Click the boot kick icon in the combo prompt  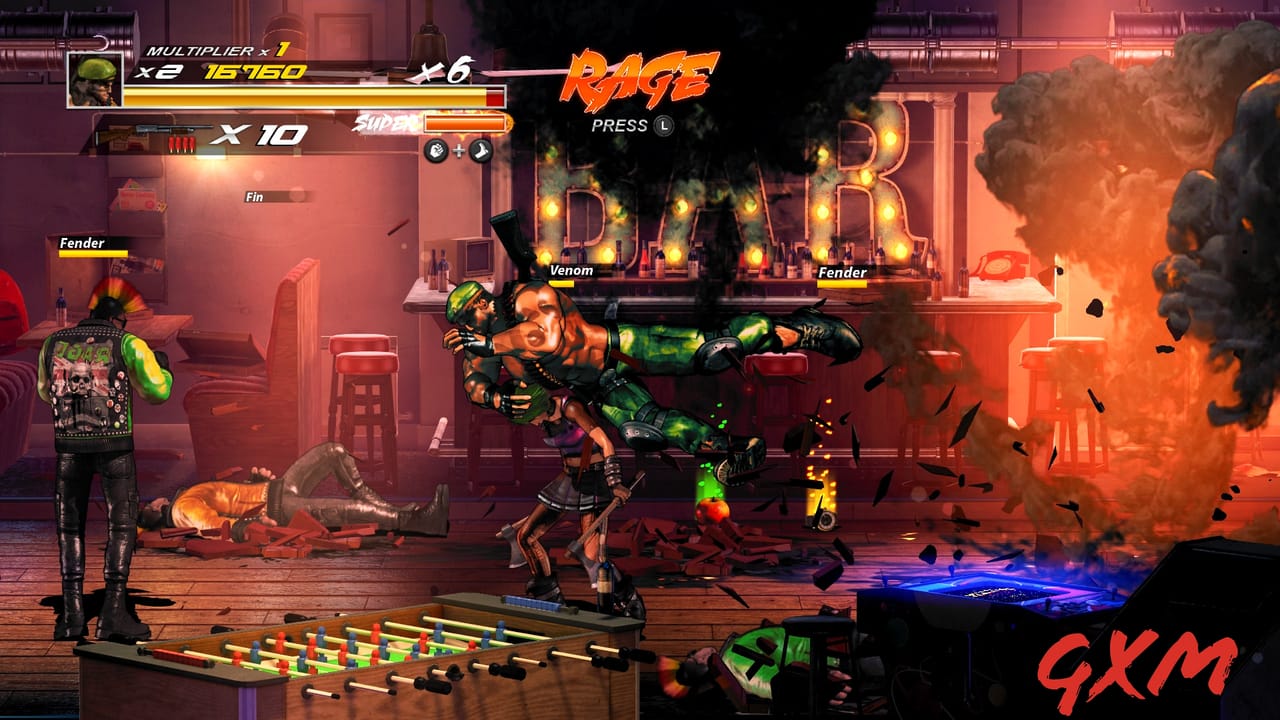pos(480,150)
